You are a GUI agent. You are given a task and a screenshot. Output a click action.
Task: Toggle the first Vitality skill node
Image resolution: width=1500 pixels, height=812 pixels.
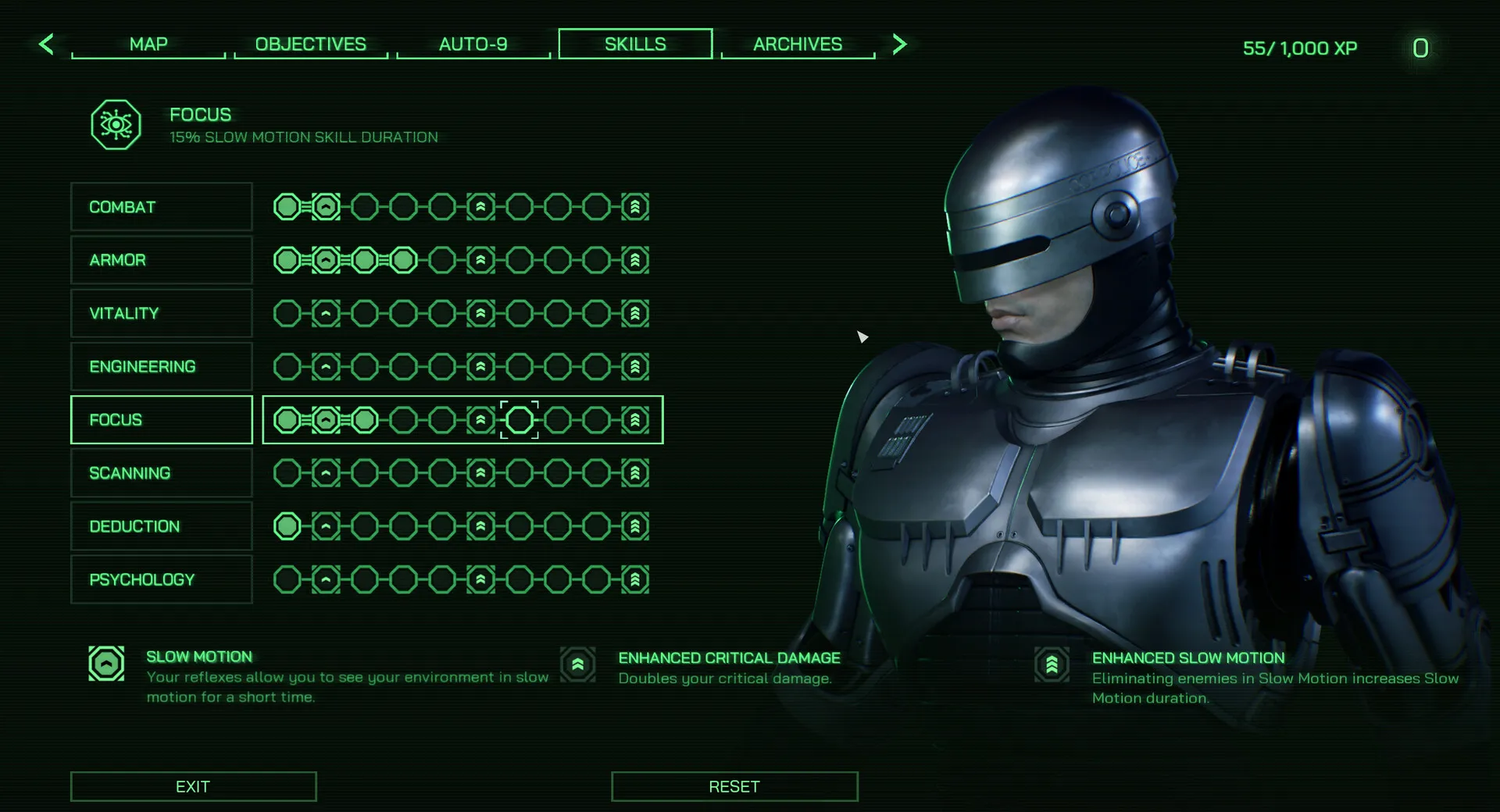pos(286,313)
